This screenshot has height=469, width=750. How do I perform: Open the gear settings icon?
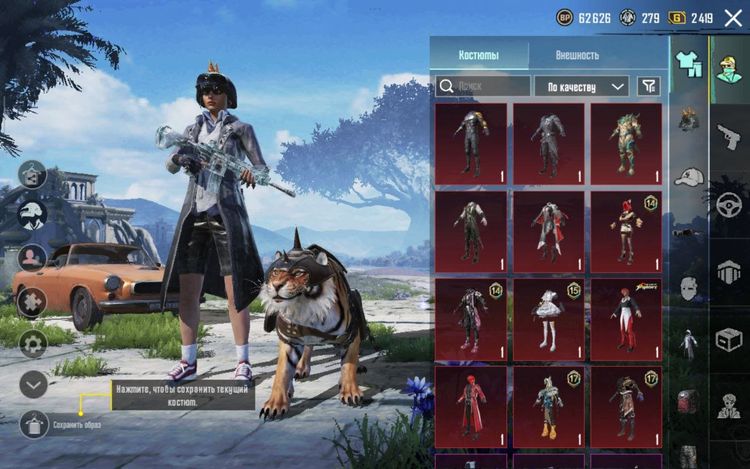click(33, 344)
